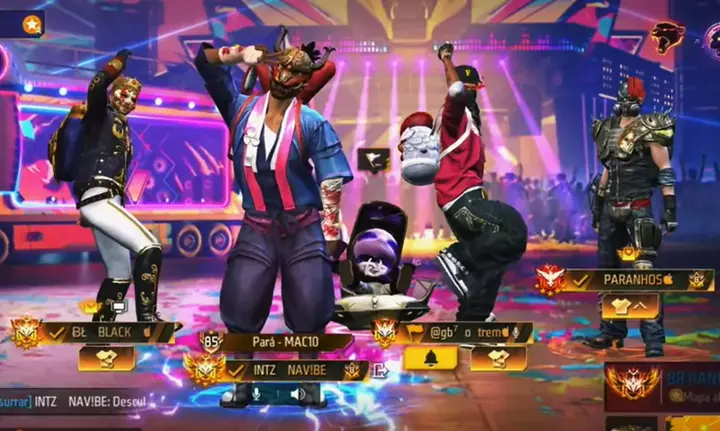The height and width of the screenshot is (431, 720).
Task: Click the leave arrow beside INTZ NAV!BE
Action: [x=379, y=370]
